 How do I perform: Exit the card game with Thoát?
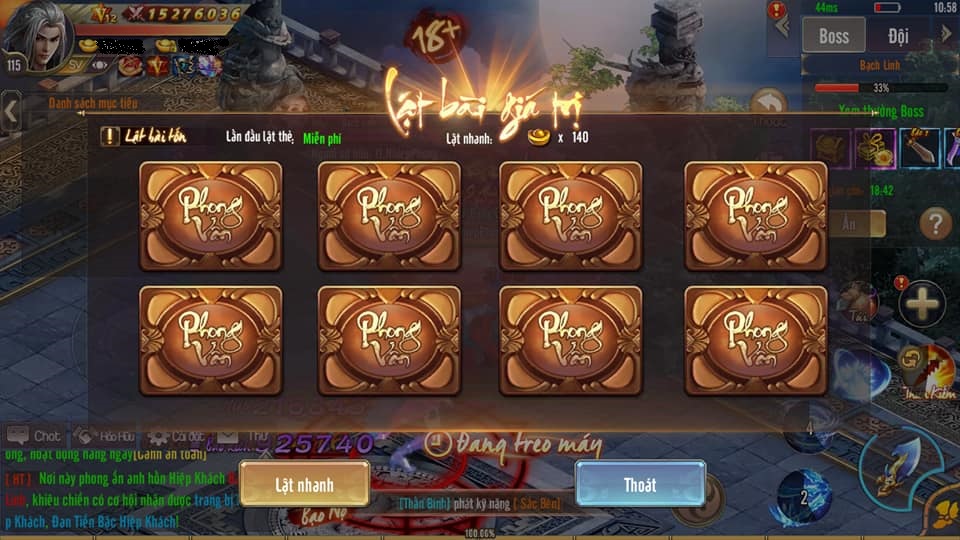point(640,484)
